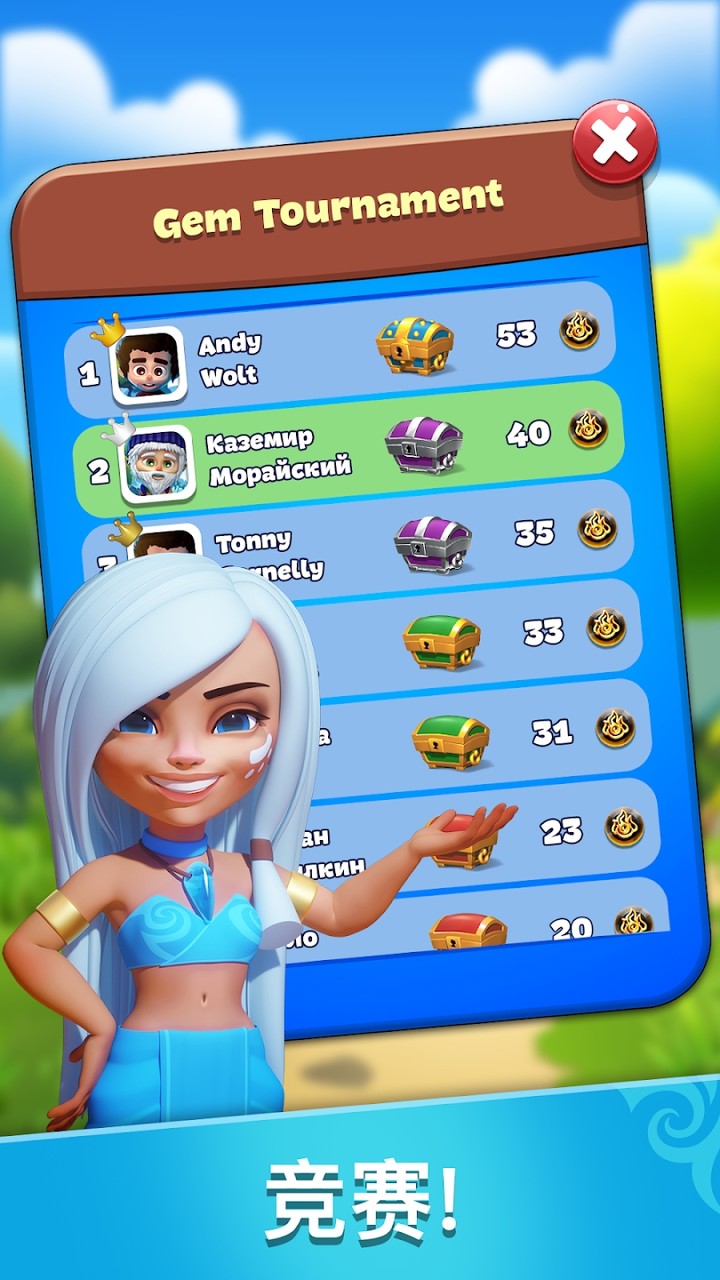The height and width of the screenshot is (1280, 720).
Task: Tap the flame token next to 53
Action: 579,330
